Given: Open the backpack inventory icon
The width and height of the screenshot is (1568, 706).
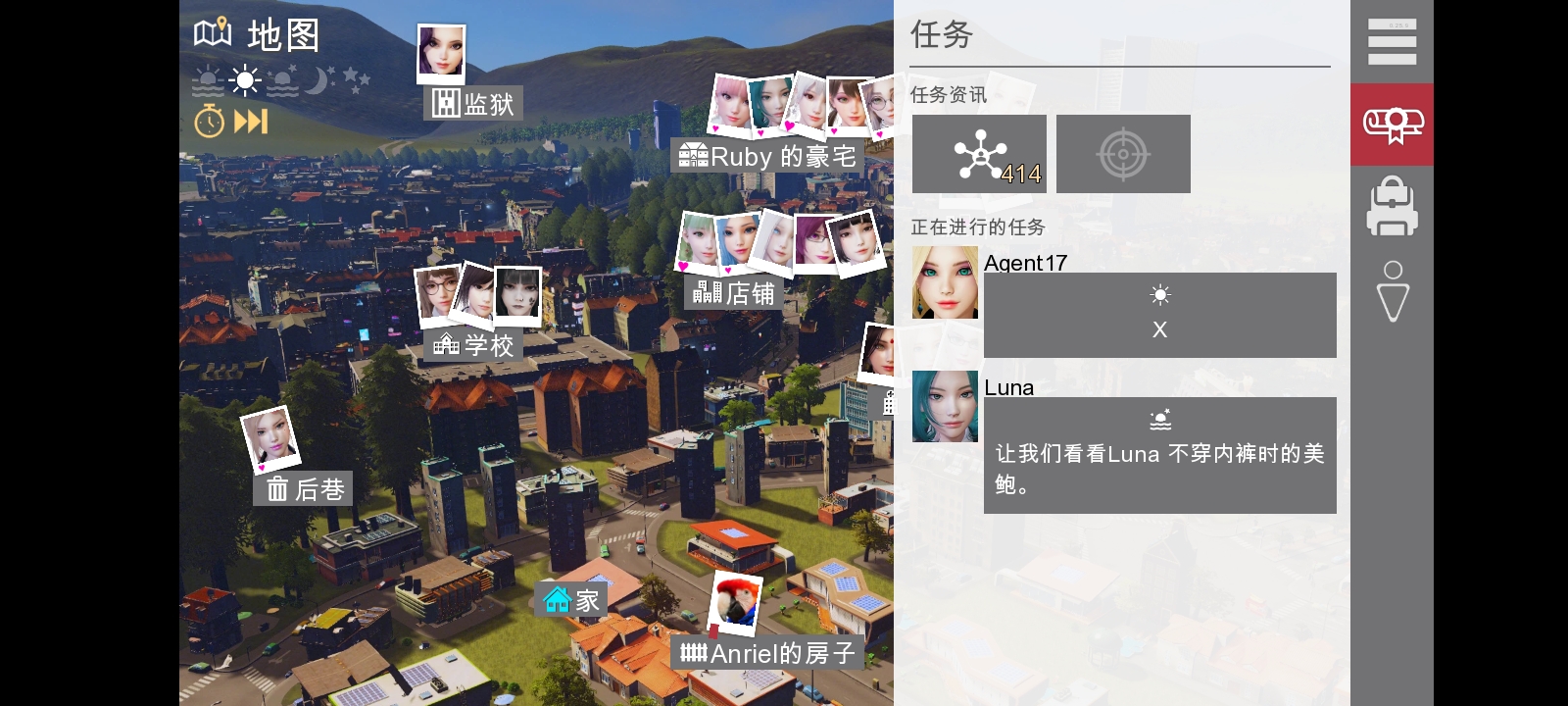Looking at the screenshot, I should coord(1392,206).
